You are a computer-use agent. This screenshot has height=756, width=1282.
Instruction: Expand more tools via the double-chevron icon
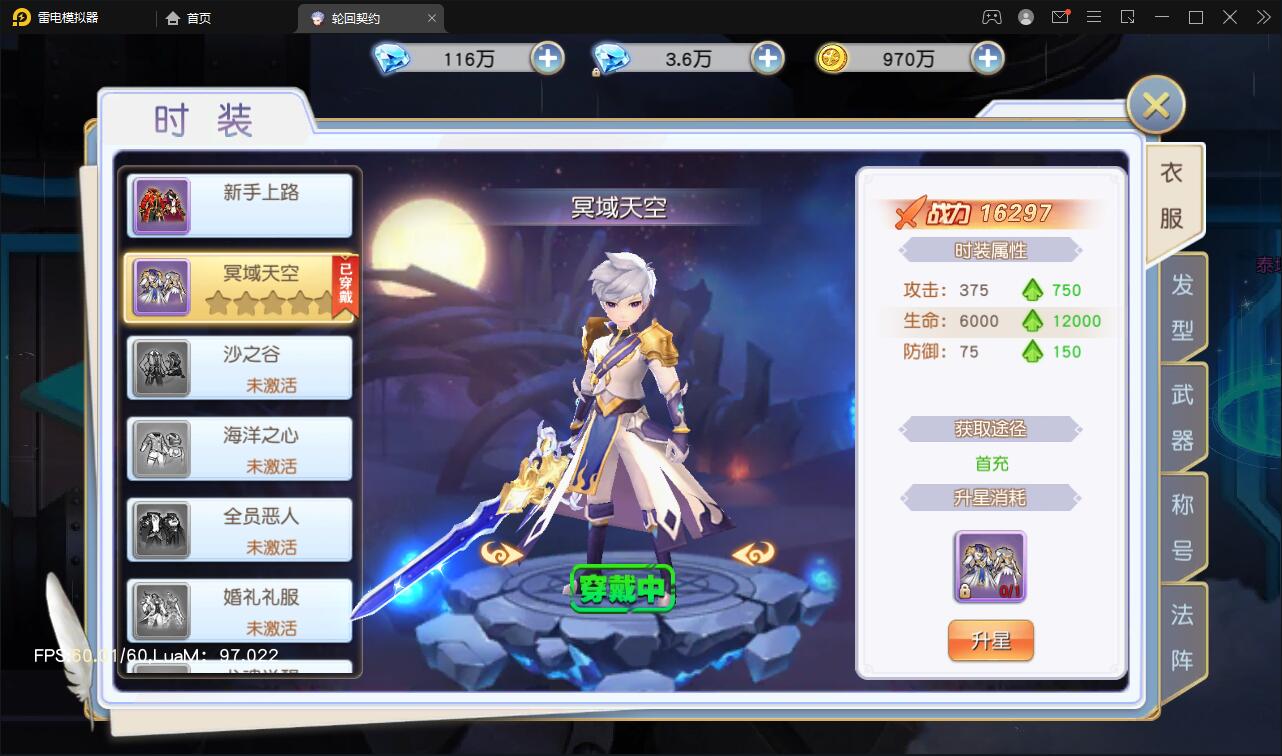tap(1262, 17)
